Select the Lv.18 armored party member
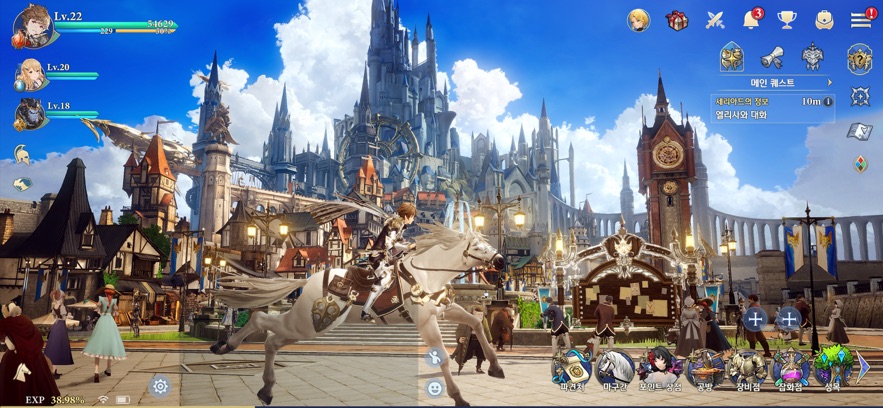This screenshot has width=883, height=408. click(29, 113)
